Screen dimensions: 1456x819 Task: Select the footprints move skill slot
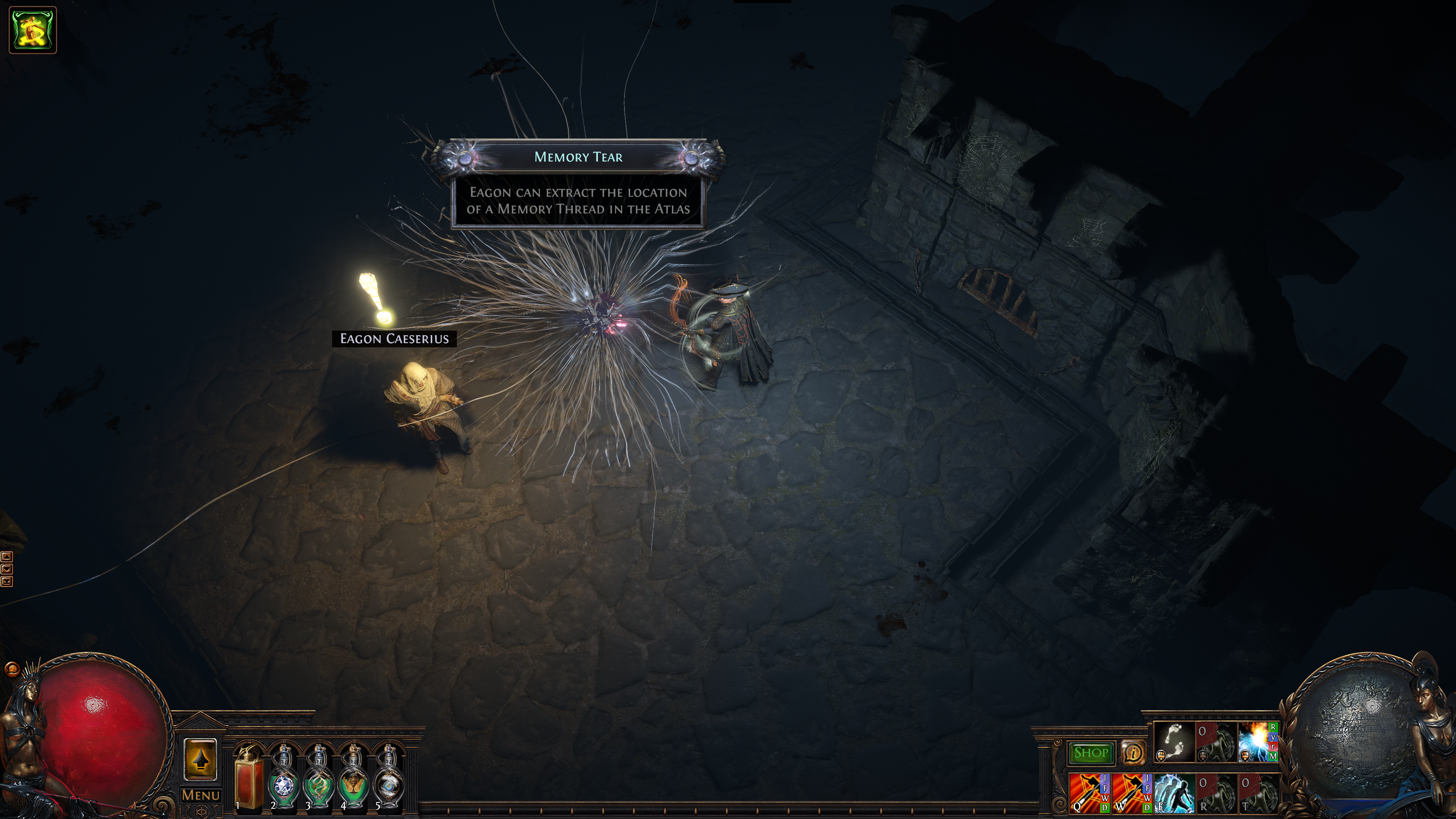[1174, 742]
